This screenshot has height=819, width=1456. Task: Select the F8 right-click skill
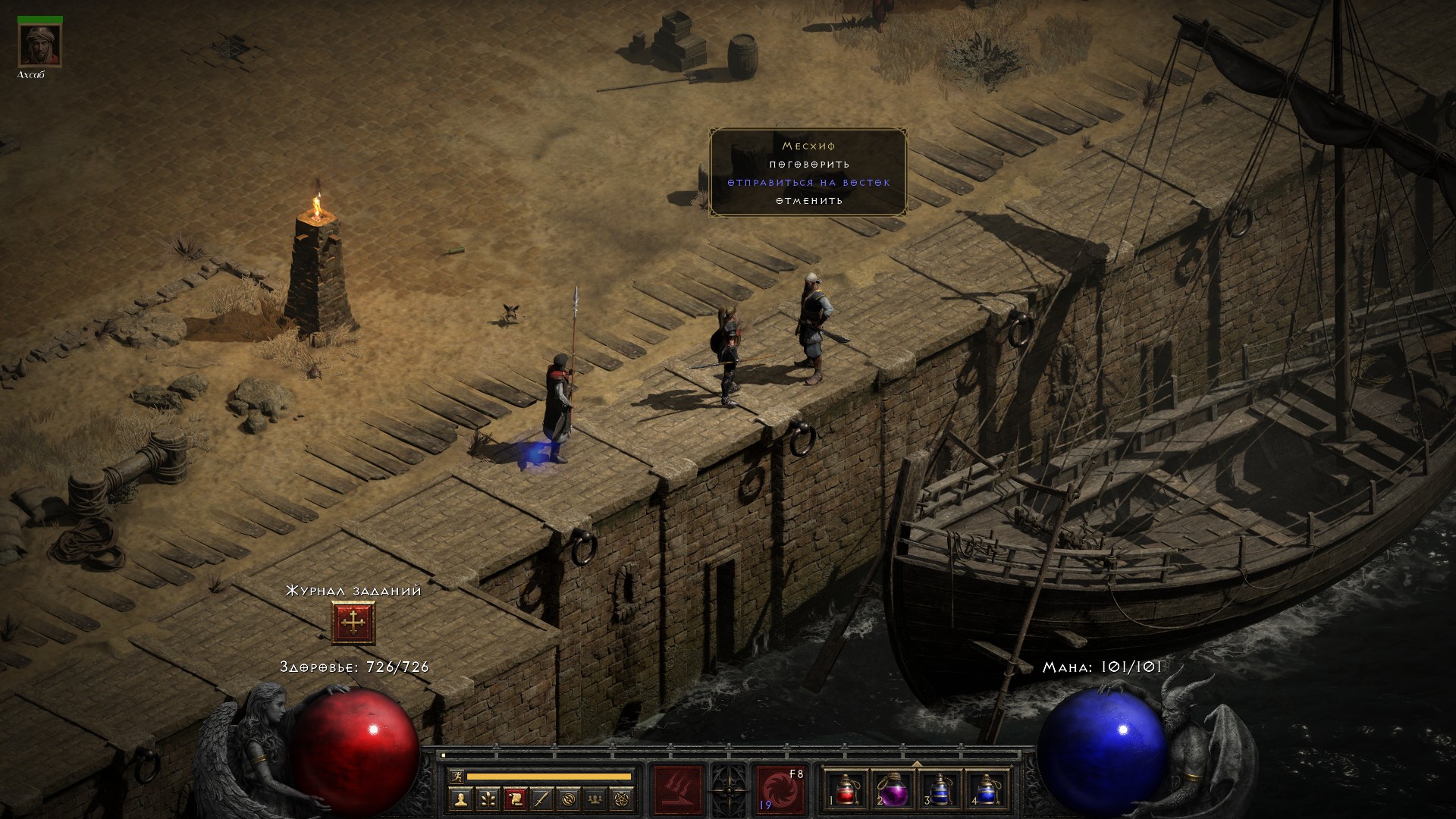pyautogui.click(x=780, y=789)
